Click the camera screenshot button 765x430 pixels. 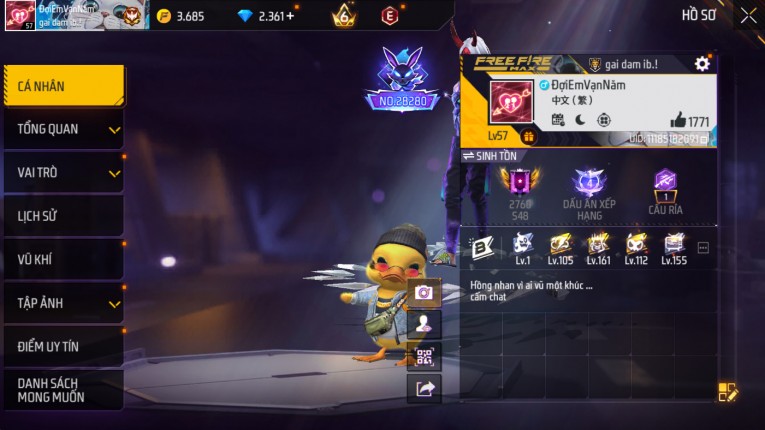424,292
